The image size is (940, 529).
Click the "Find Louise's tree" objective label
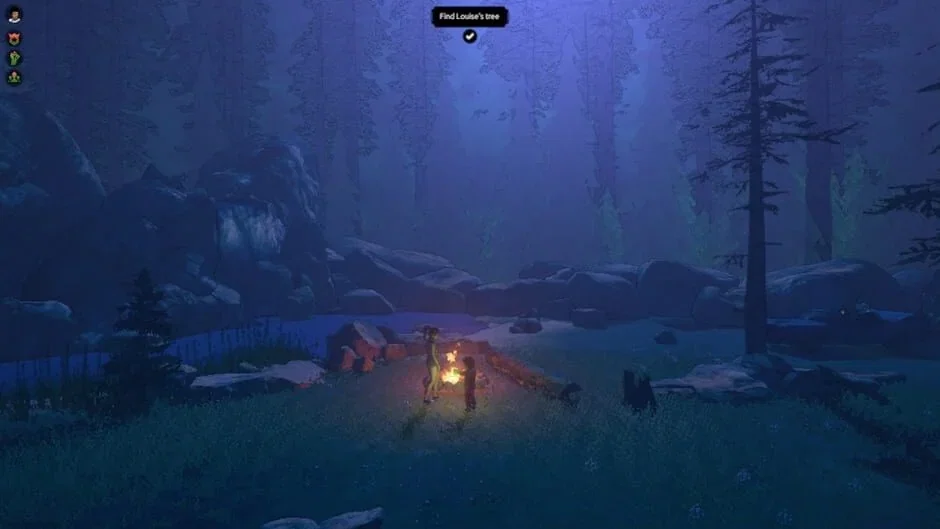pos(469,16)
